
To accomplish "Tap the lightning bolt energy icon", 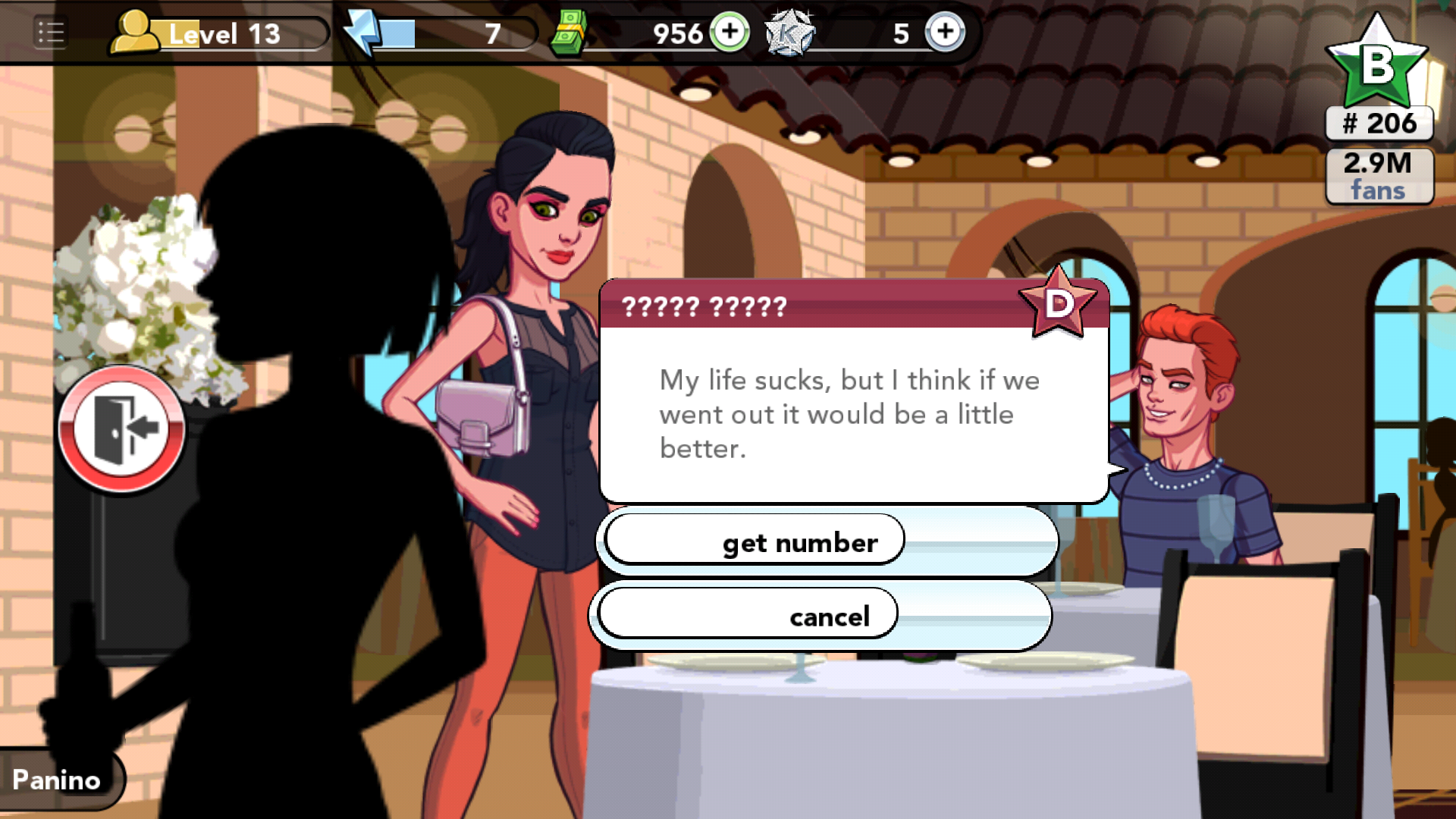I will (363, 32).
